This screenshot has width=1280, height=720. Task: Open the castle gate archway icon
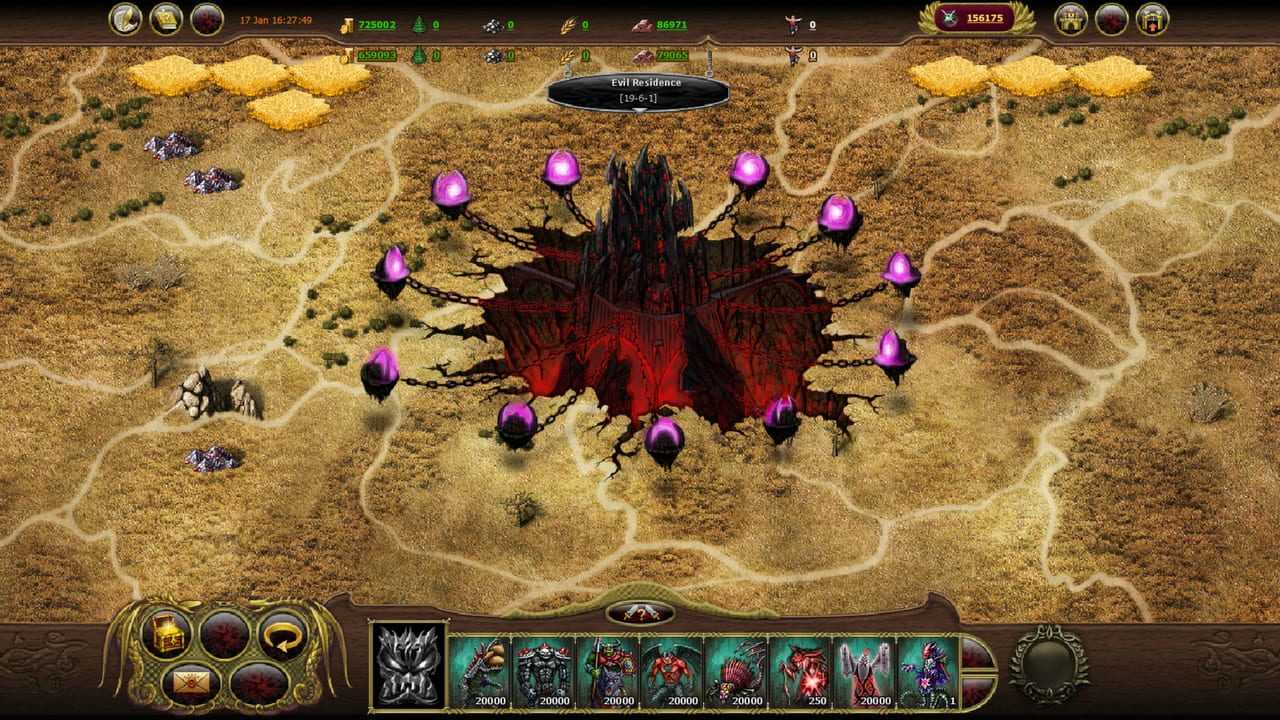coord(1152,19)
